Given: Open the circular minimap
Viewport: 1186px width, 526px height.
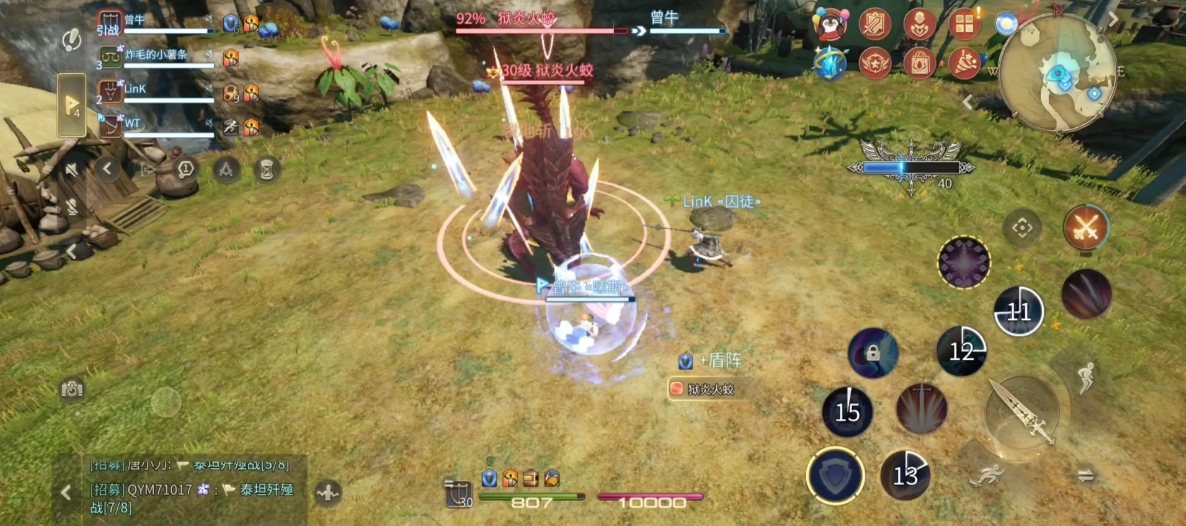Looking at the screenshot, I should (1057, 73).
